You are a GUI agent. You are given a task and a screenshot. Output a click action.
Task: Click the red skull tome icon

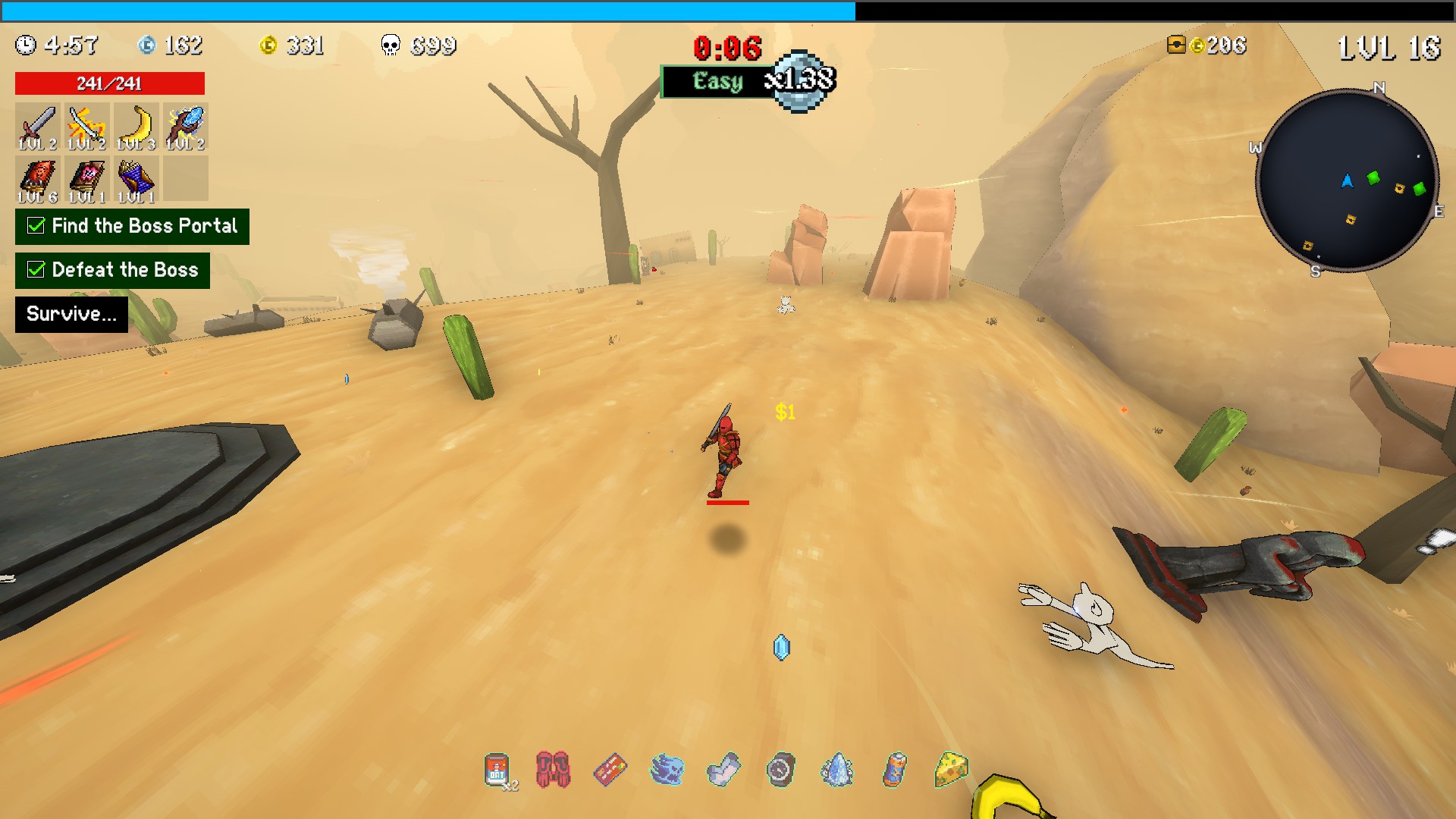pos(37,180)
